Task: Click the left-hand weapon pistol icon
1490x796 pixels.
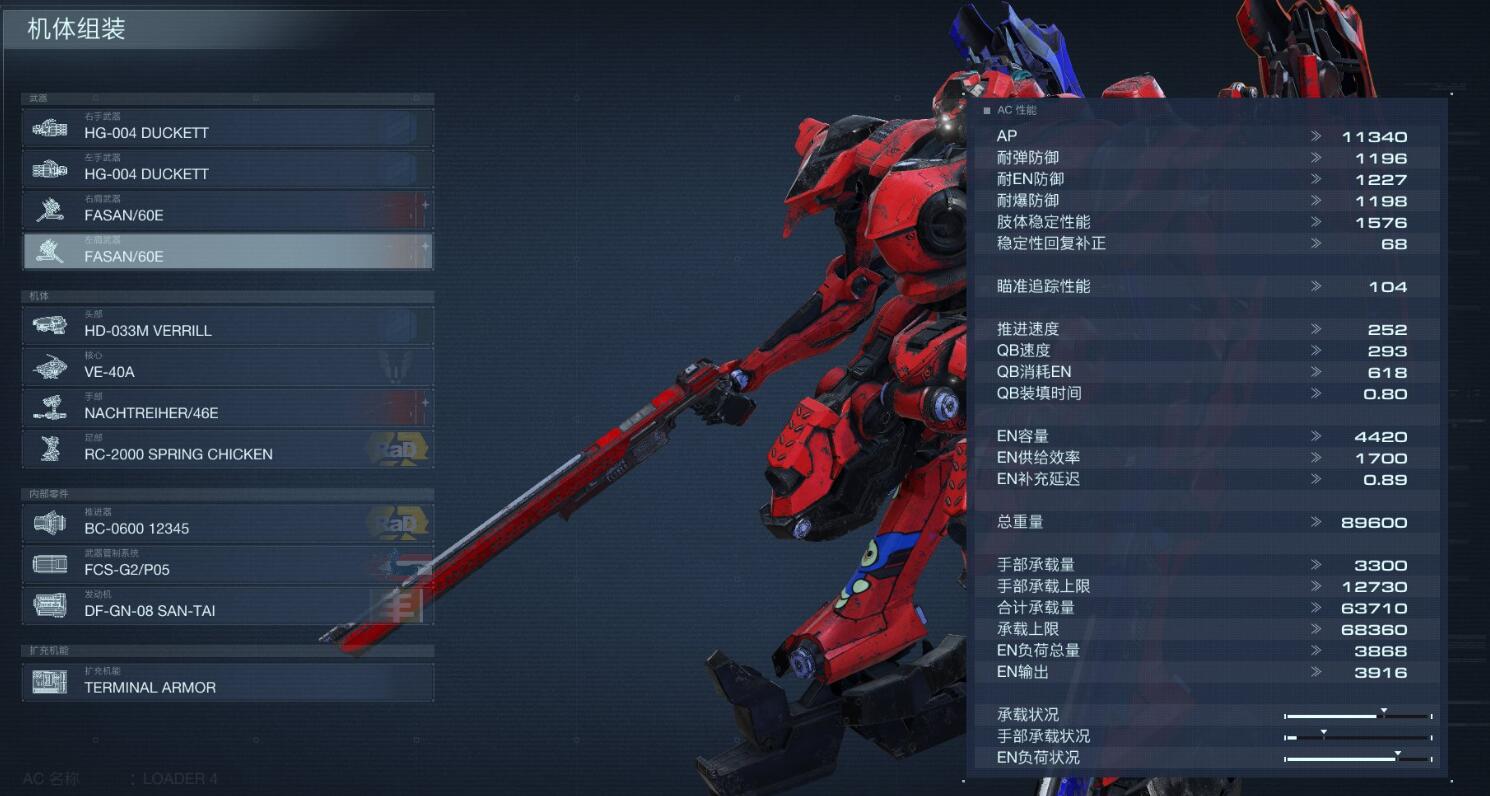Action: [50, 169]
